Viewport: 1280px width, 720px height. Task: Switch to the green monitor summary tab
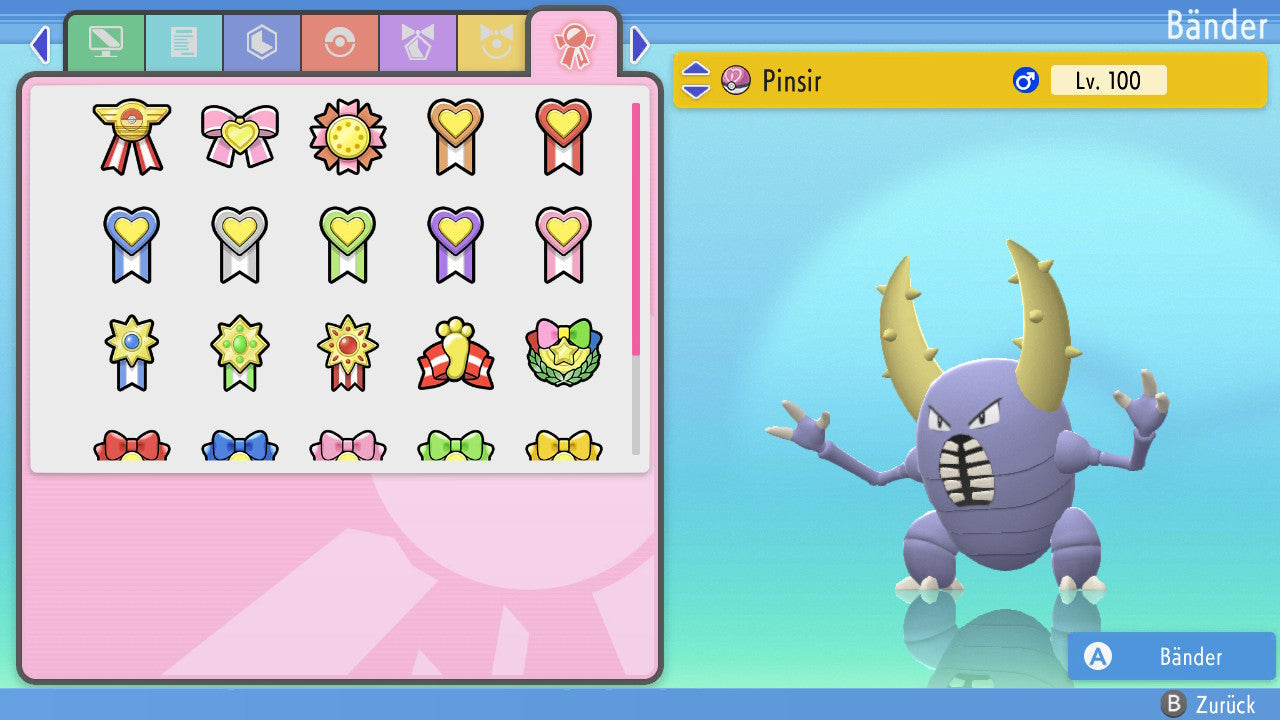pyautogui.click(x=105, y=43)
